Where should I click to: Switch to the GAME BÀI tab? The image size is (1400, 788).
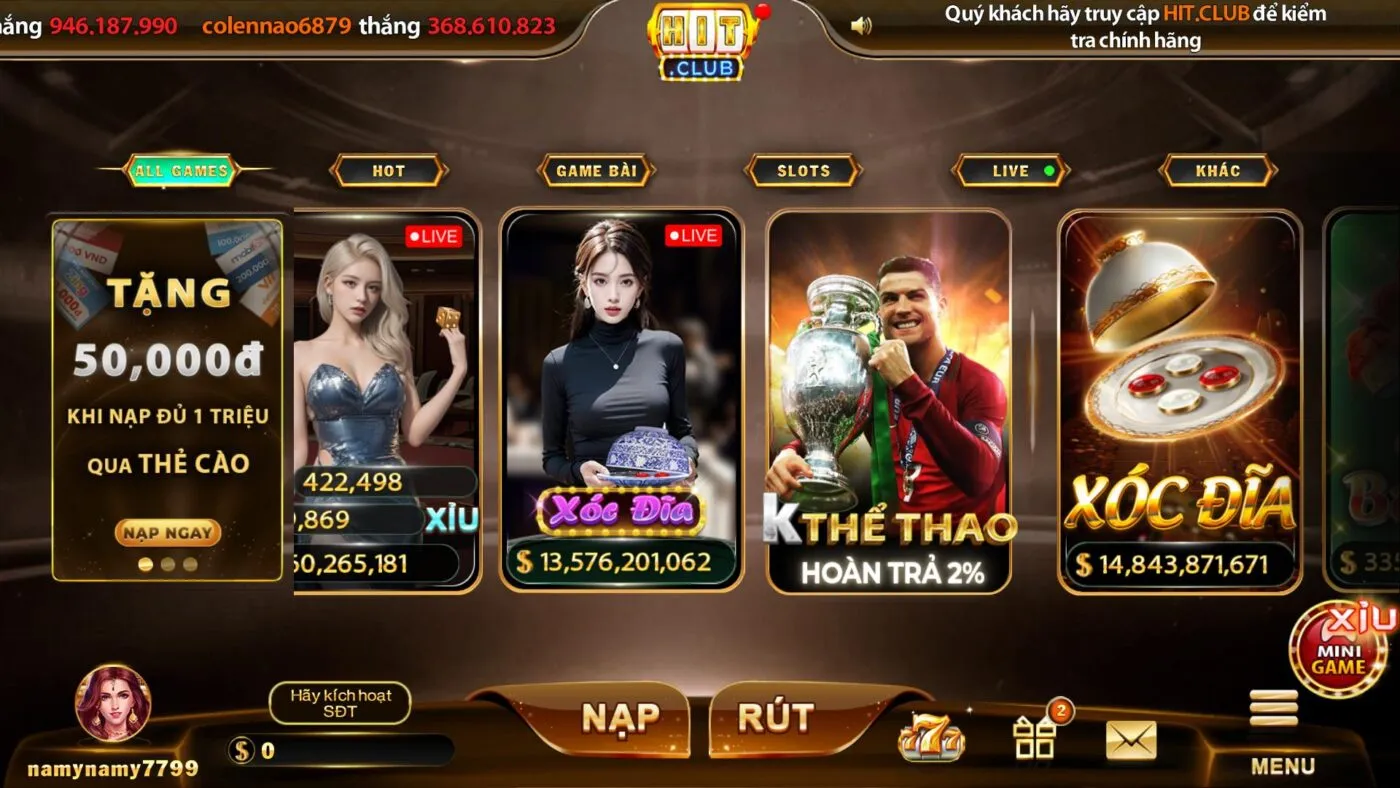597,170
